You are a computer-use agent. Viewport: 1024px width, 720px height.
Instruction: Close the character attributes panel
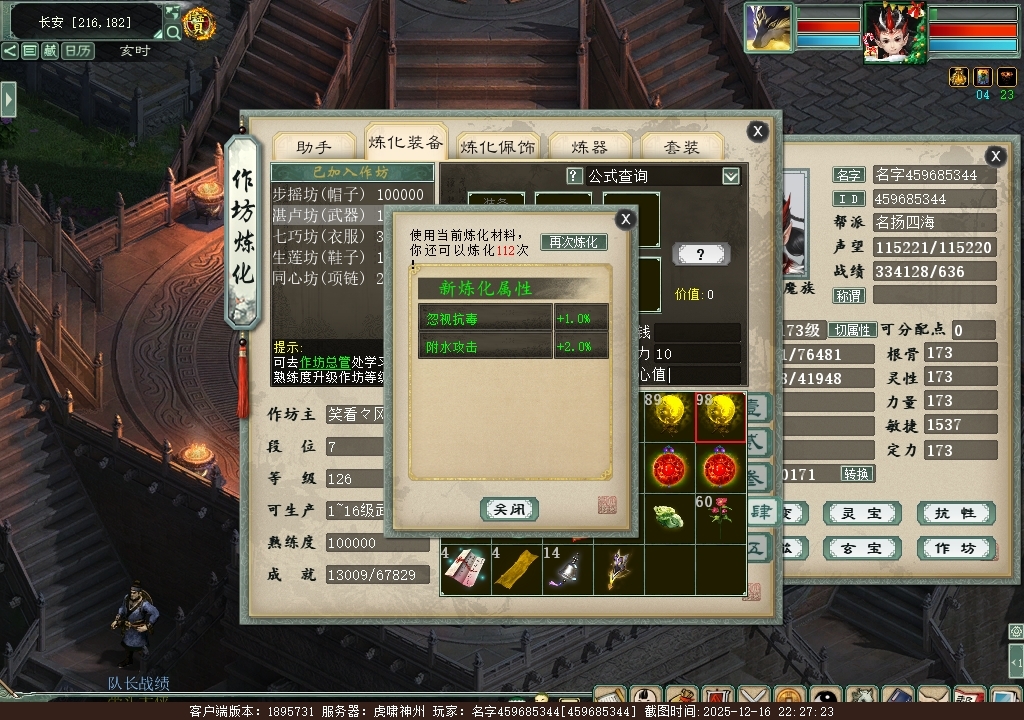pyautogui.click(x=995, y=156)
